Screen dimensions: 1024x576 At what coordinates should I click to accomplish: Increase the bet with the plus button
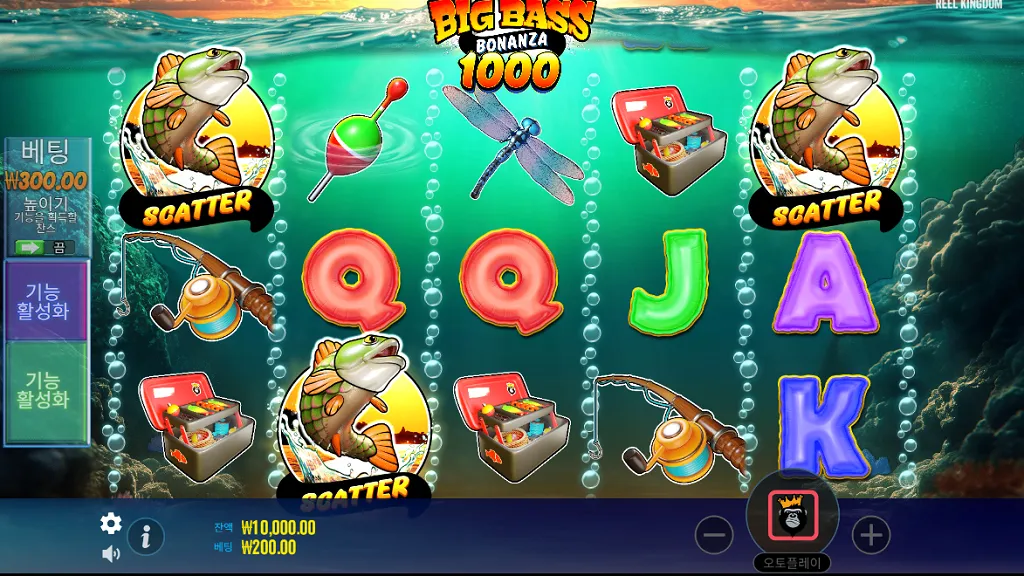click(871, 536)
